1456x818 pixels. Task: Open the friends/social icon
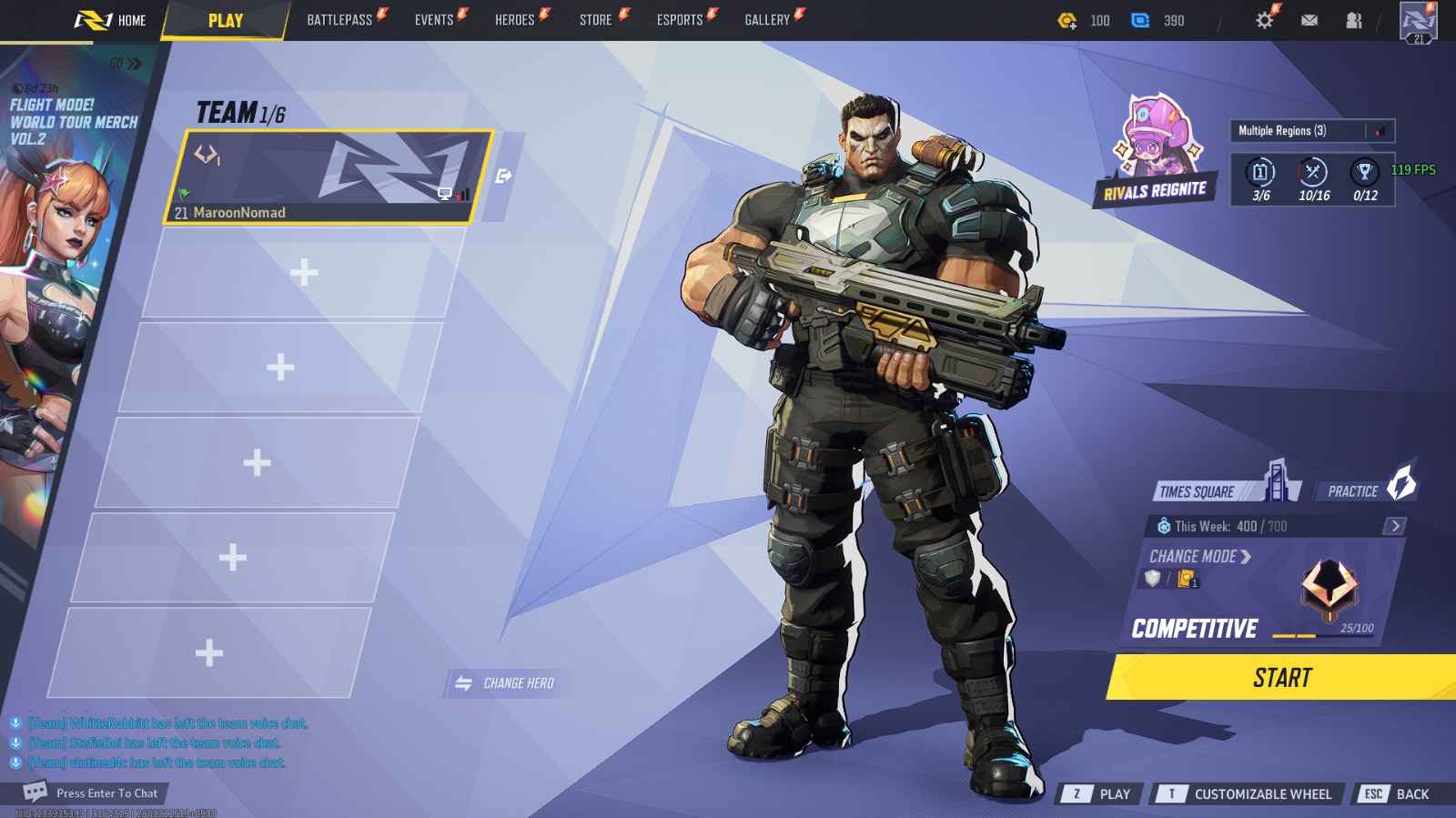click(x=1355, y=19)
